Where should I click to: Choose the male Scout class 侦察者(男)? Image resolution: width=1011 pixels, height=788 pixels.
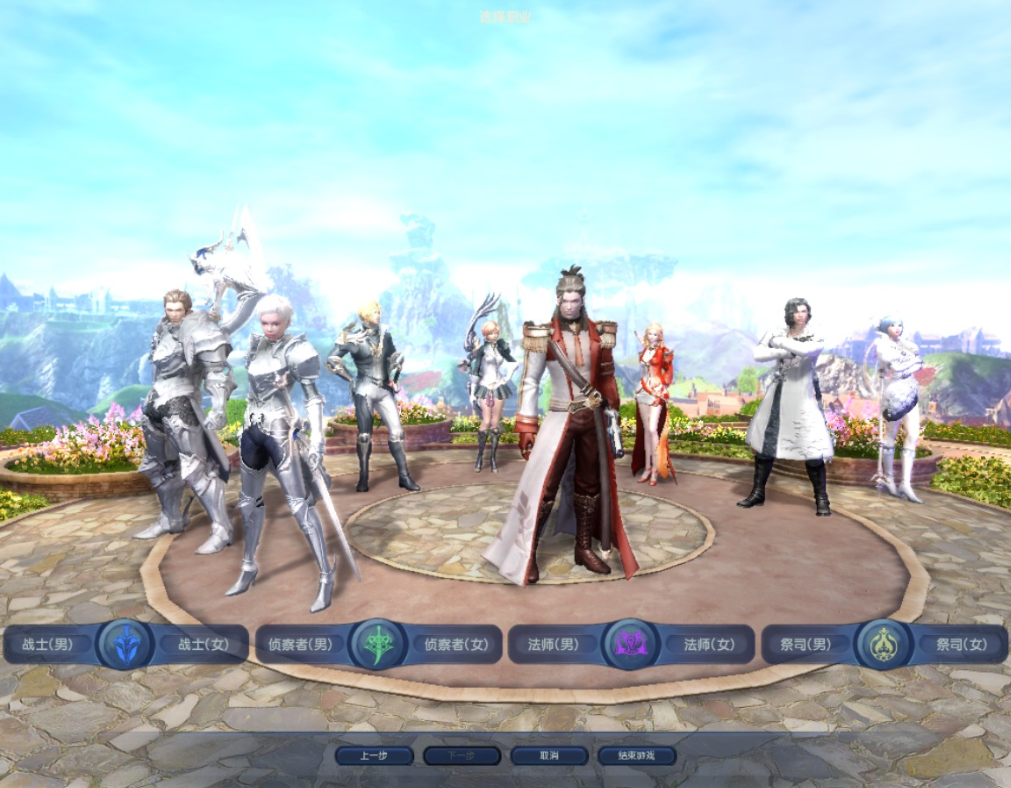[300, 645]
